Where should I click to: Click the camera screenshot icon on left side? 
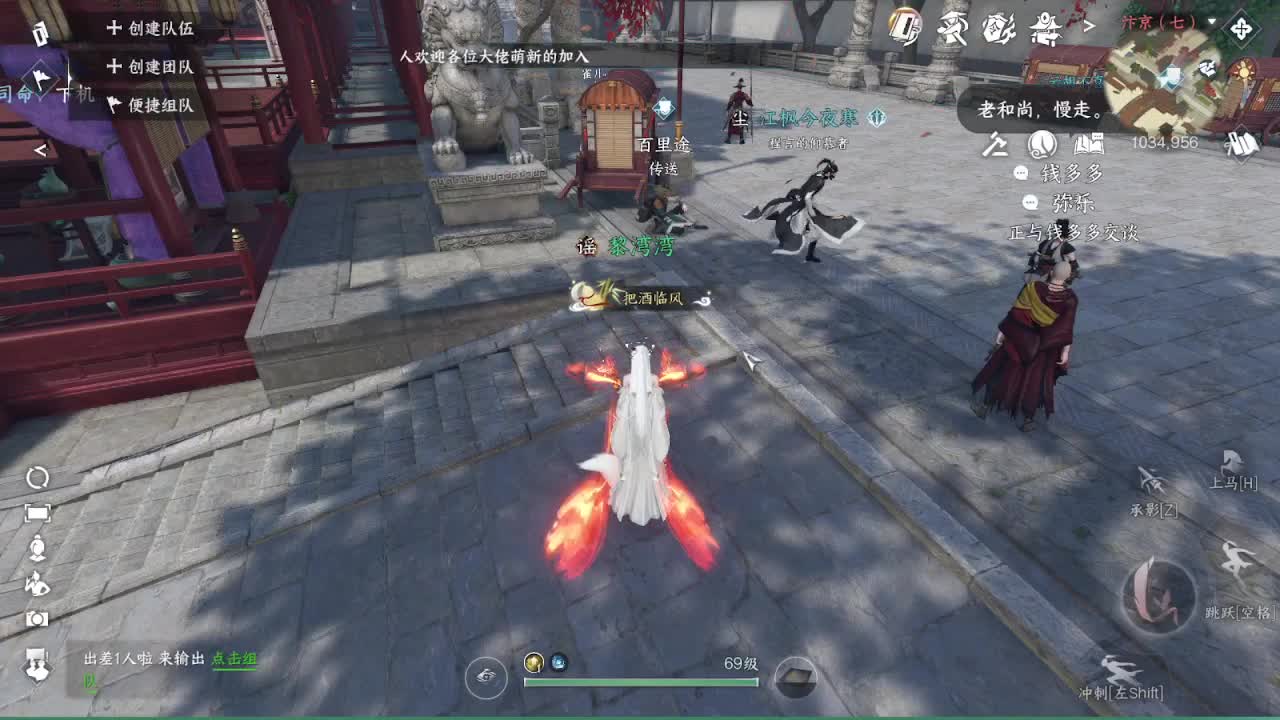(x=37, y=618)
